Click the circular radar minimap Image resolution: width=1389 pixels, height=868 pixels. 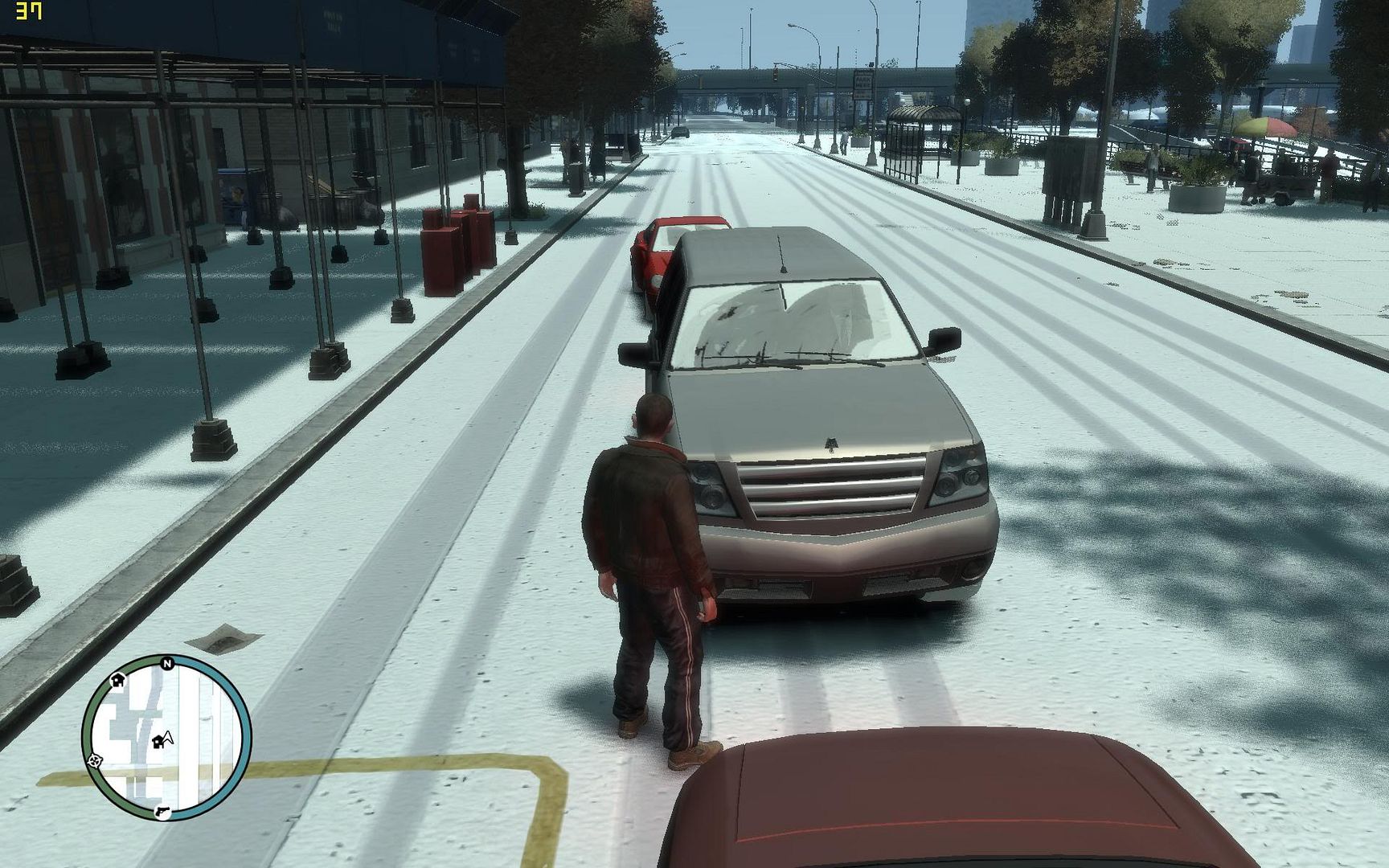[x=166, y=738]
